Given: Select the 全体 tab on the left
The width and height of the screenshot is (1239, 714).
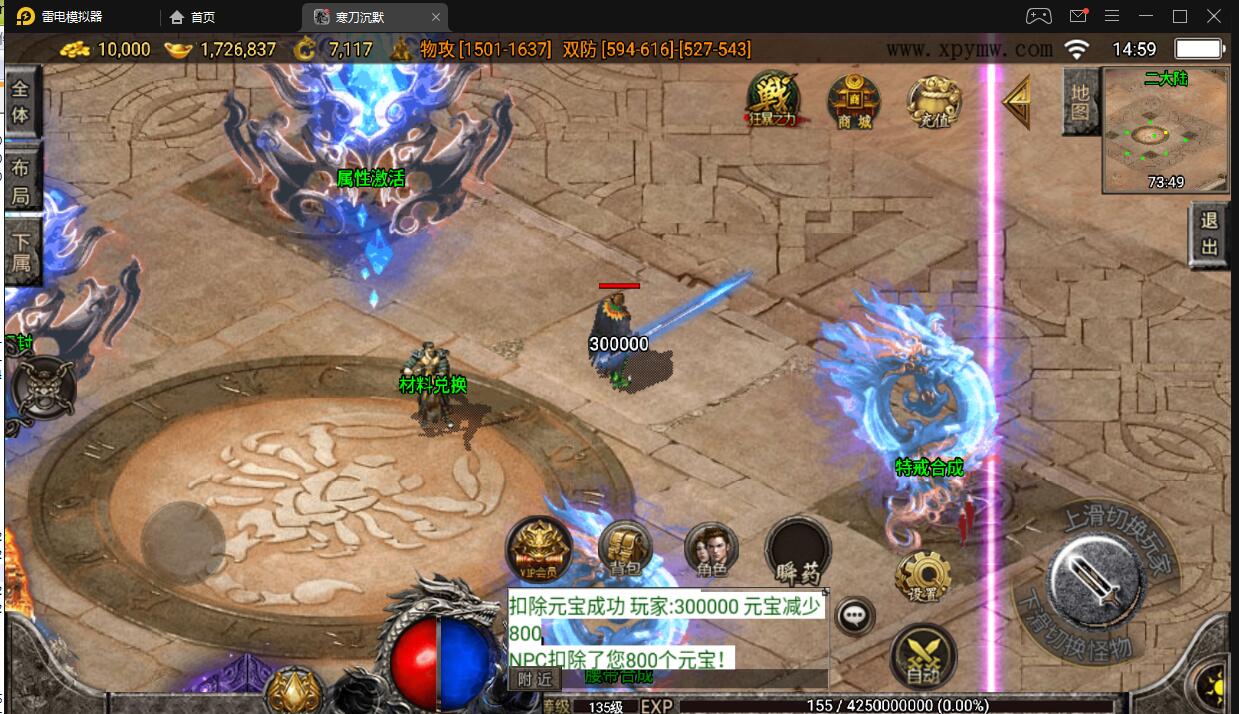Looking at the screenshot, I should (x=21, y=102).
